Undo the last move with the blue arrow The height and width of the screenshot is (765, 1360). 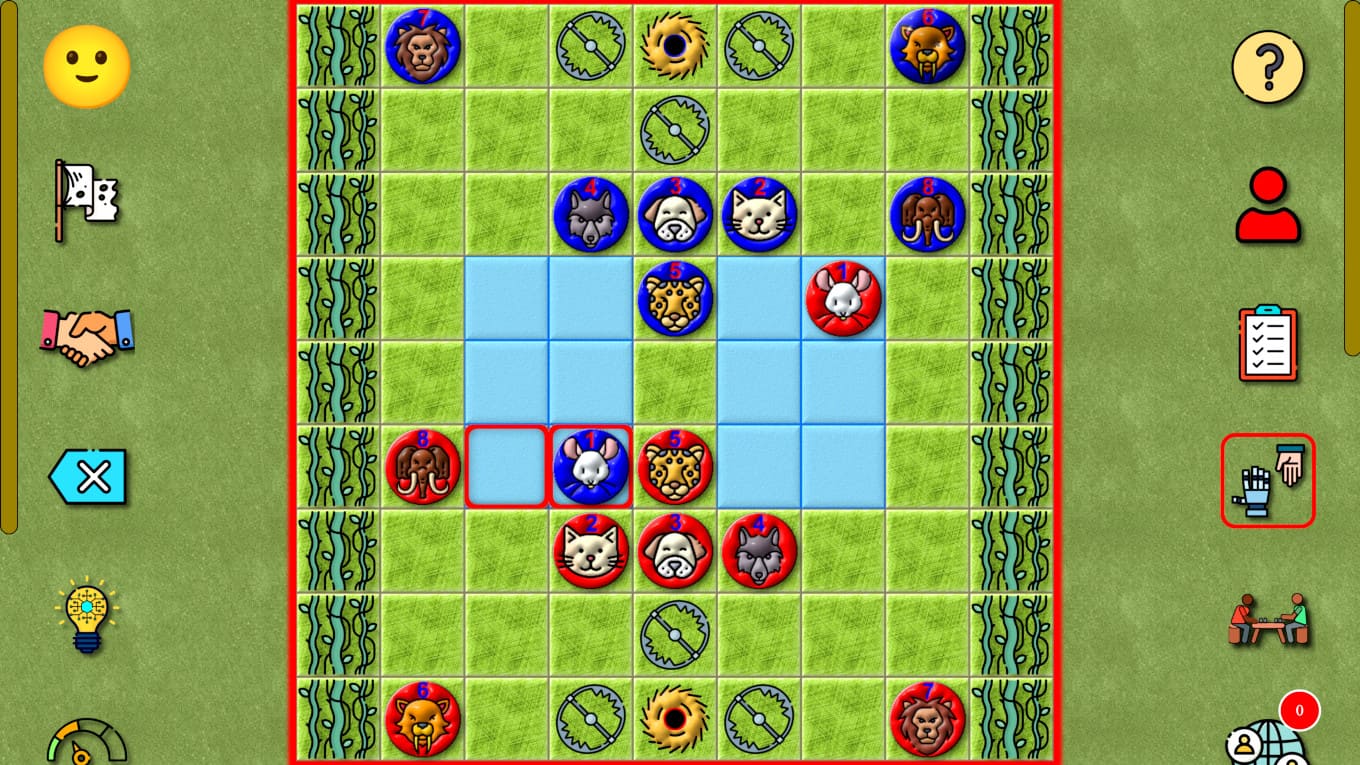86,477
